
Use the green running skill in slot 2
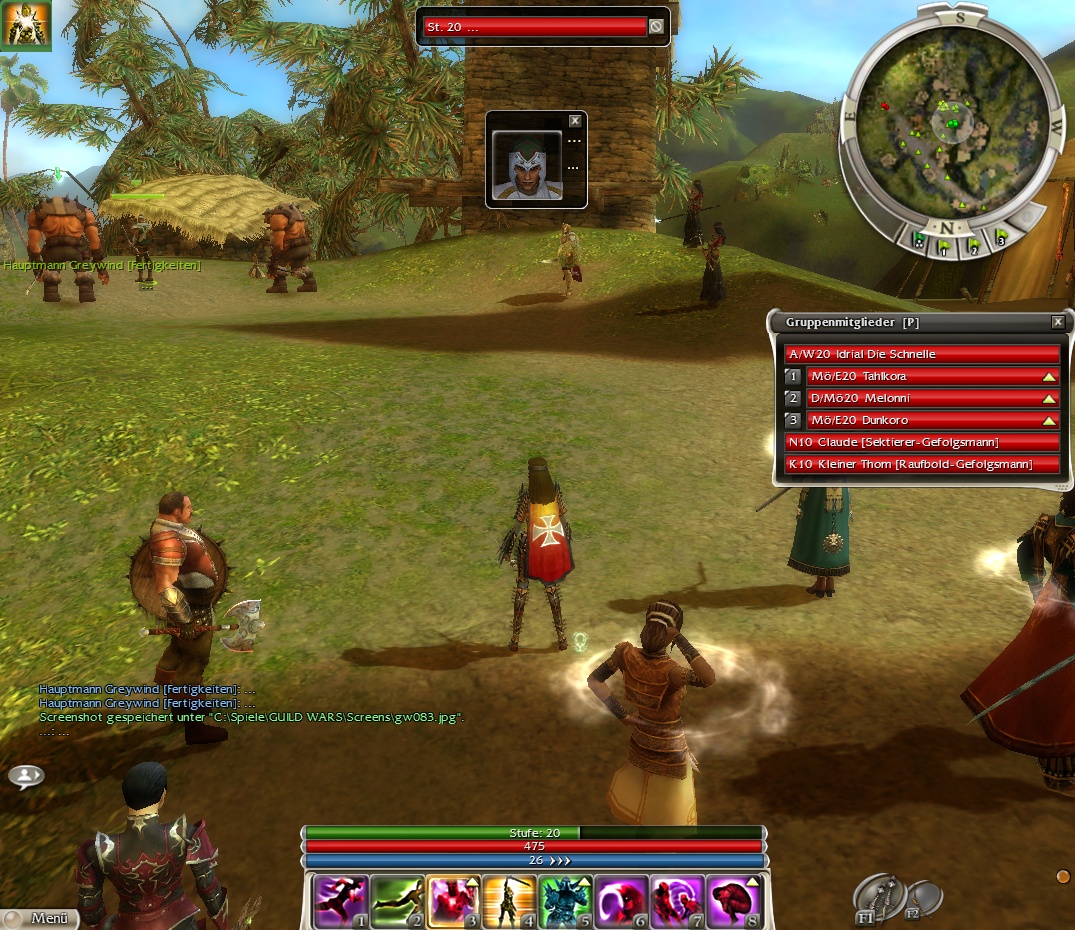pyautogui.click(x=397, y=902)
